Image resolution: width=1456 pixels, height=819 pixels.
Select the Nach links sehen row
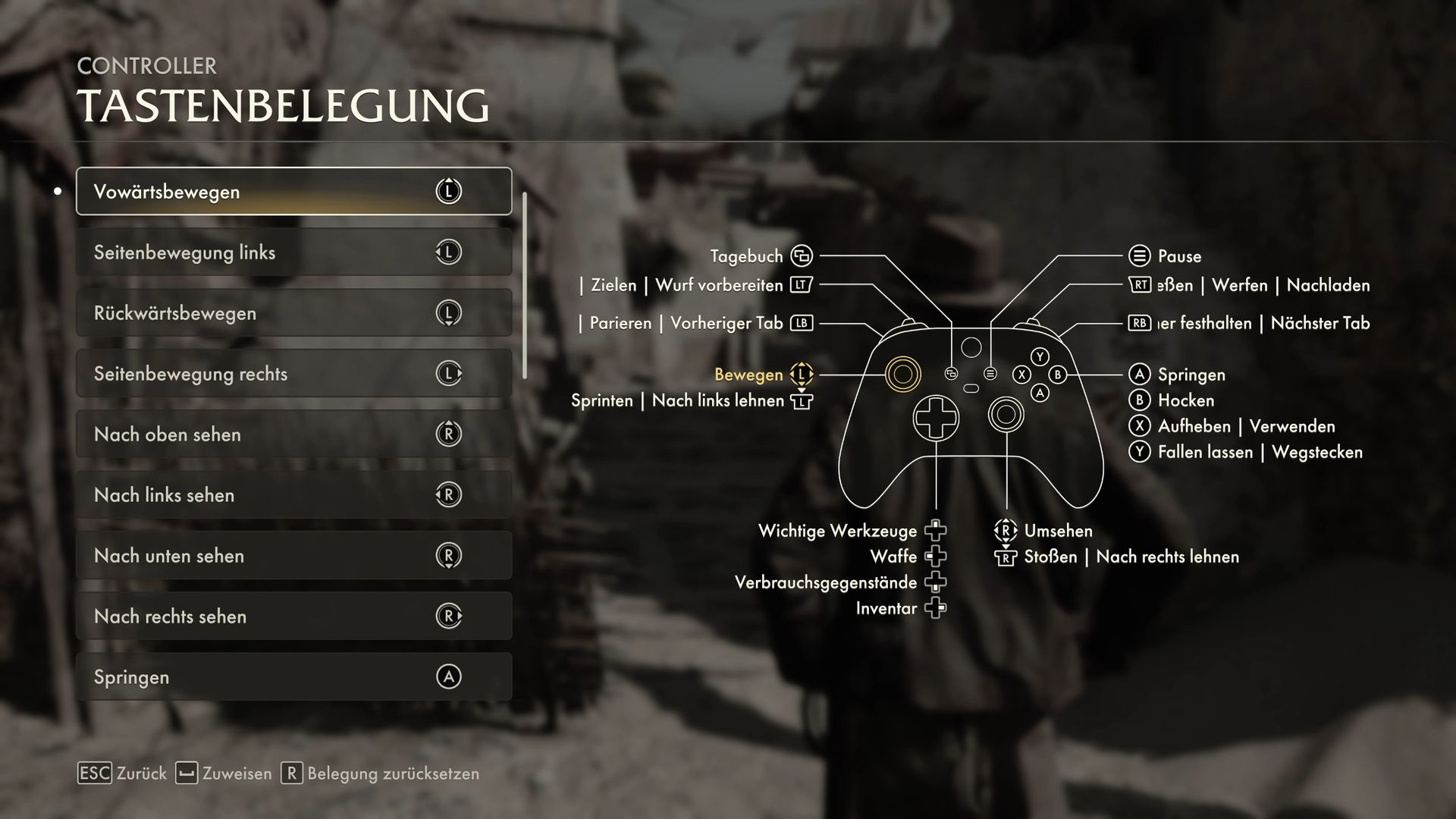(293, 494)
